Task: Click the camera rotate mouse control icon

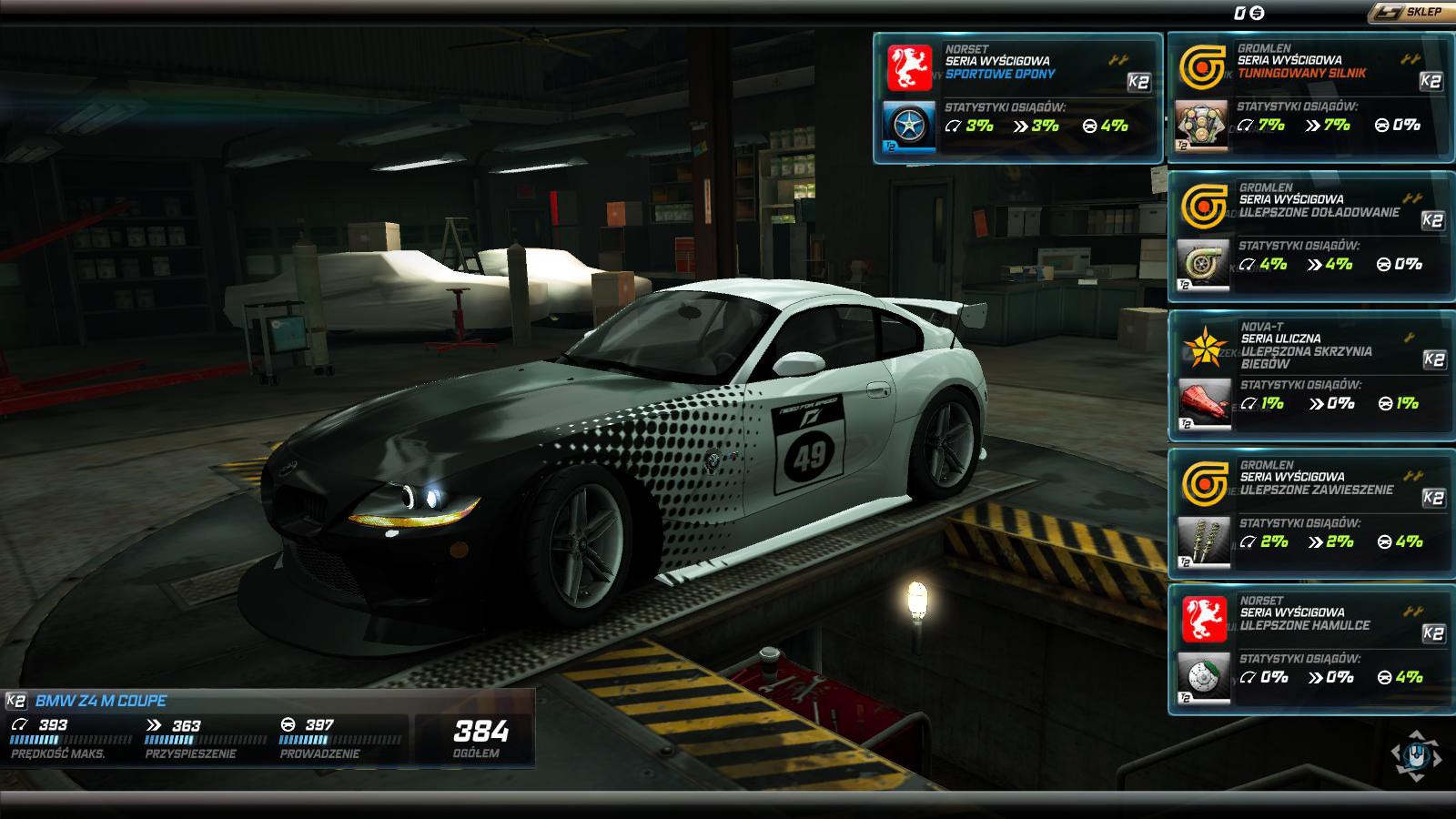Action: coord(1415,755)
